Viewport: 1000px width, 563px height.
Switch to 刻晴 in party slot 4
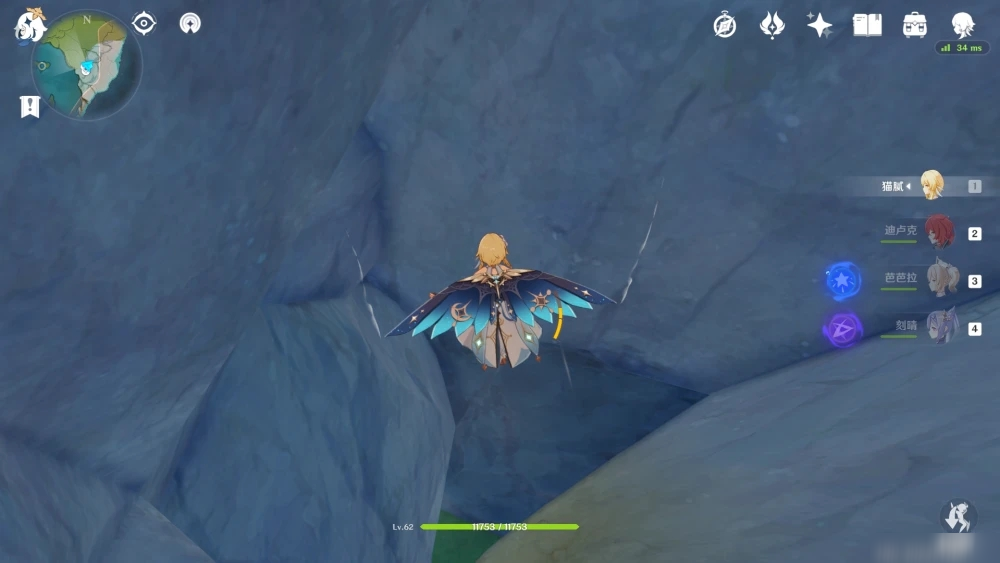[x=940, y=326]
